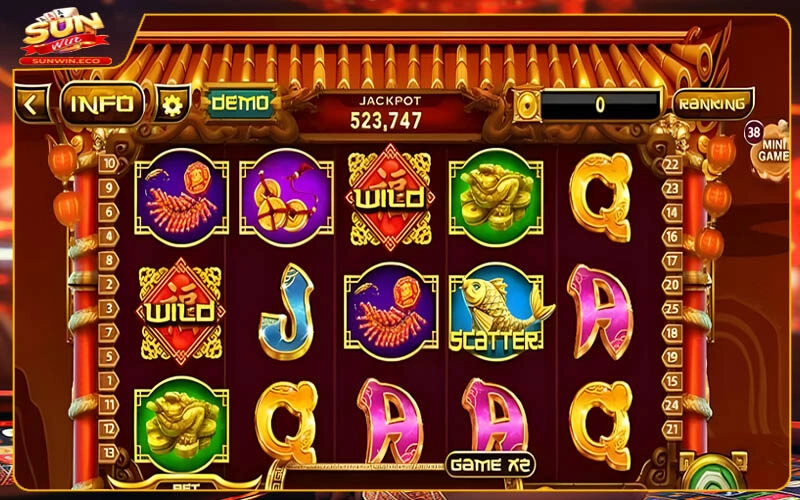This screenshot has height=500, width=800.
Task: Open settings with the gear icon
Action: coord(175,104)
